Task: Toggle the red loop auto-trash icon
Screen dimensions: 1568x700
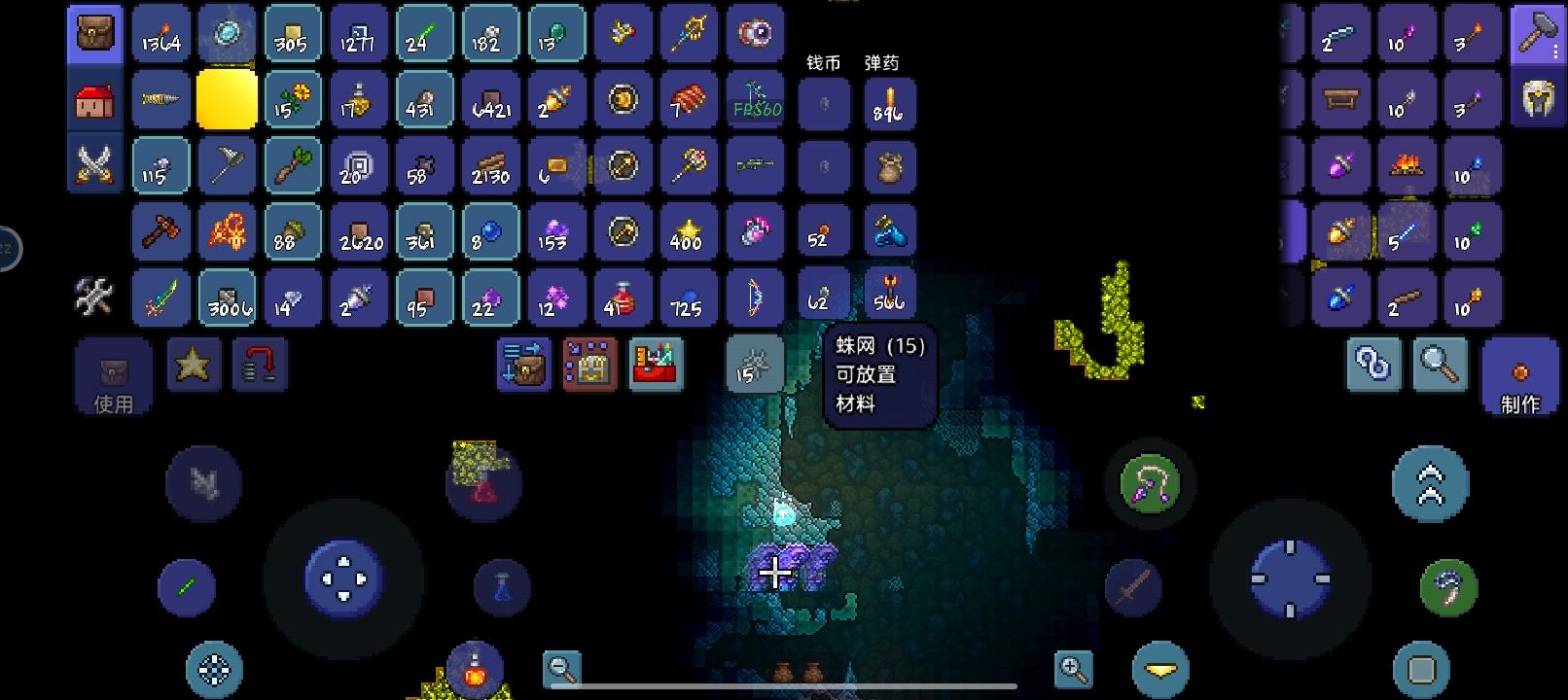Action: click(259, 365)
